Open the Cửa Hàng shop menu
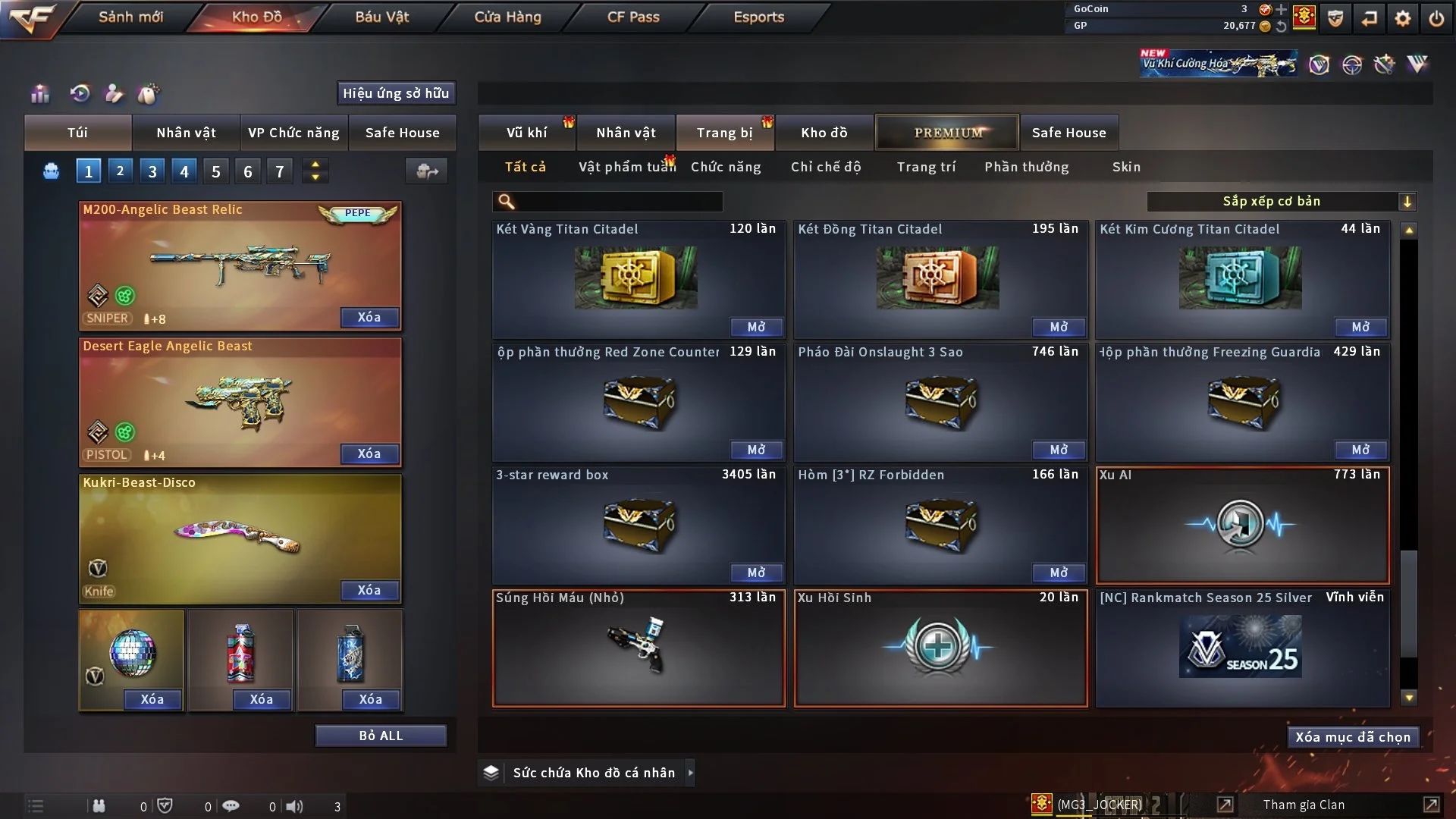 pos(507,17)
